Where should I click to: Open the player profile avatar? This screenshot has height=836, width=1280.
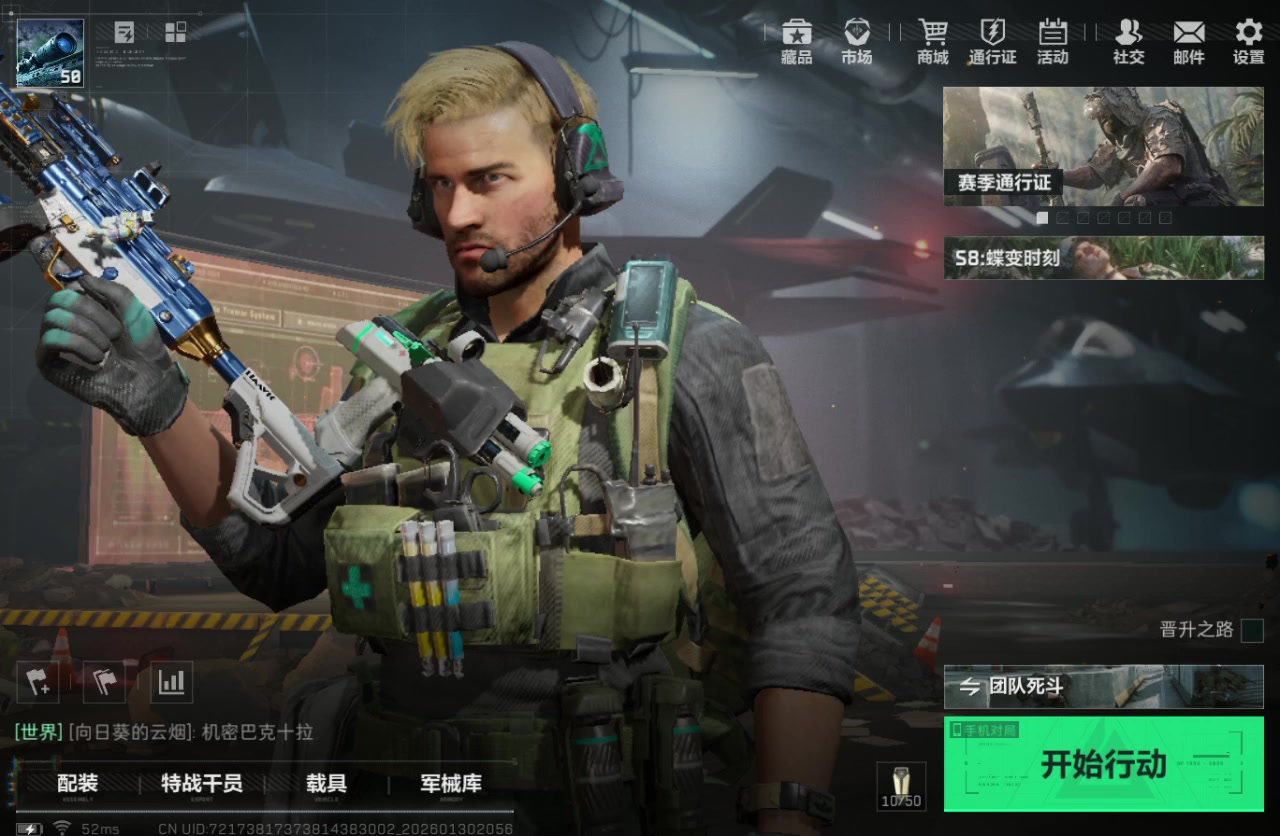[51, 53]
